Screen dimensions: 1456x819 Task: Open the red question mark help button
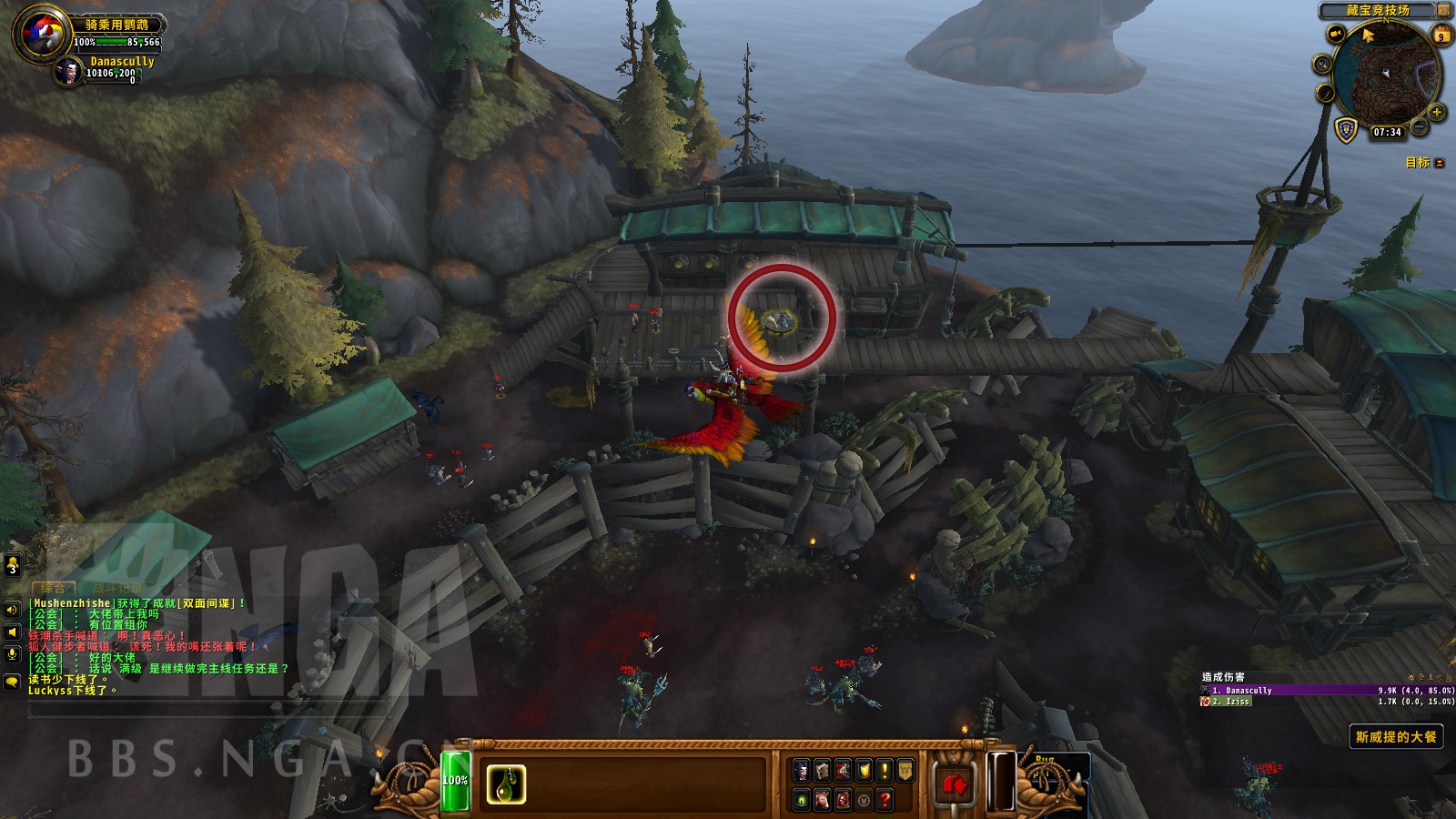click(885, 800)
